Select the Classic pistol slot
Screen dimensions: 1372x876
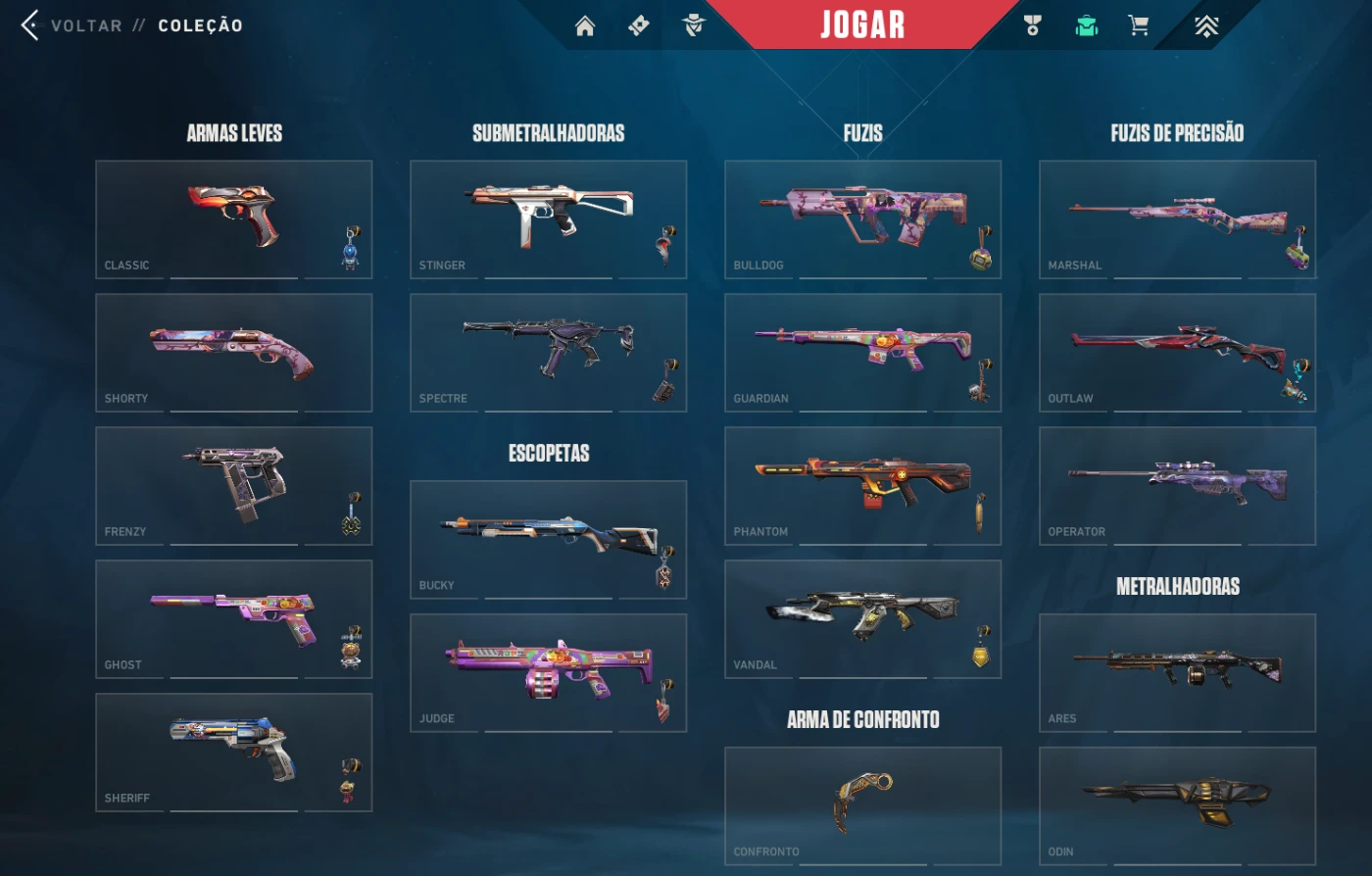(233, 219)
